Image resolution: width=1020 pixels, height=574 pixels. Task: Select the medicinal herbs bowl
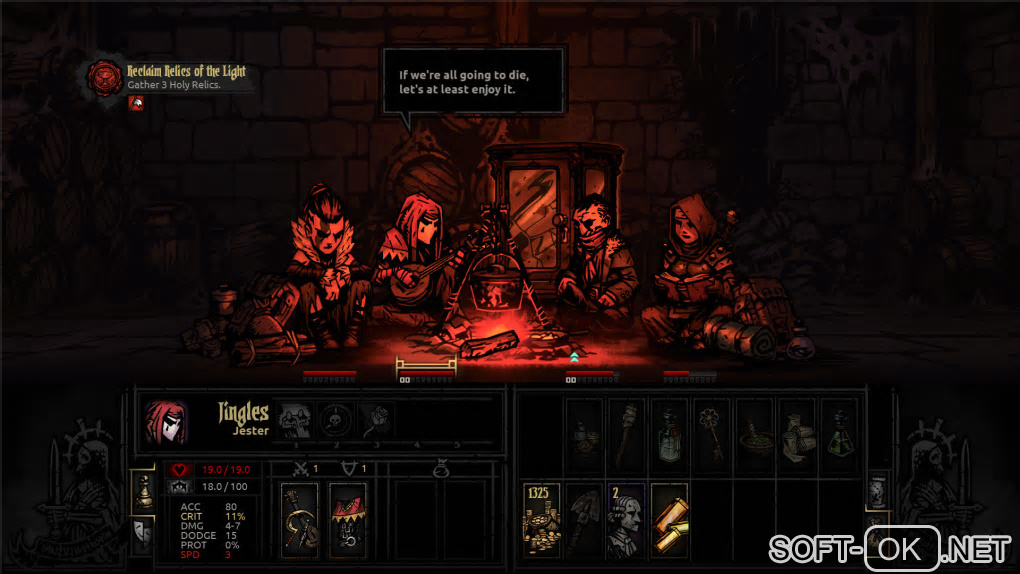tap(755, 435)
